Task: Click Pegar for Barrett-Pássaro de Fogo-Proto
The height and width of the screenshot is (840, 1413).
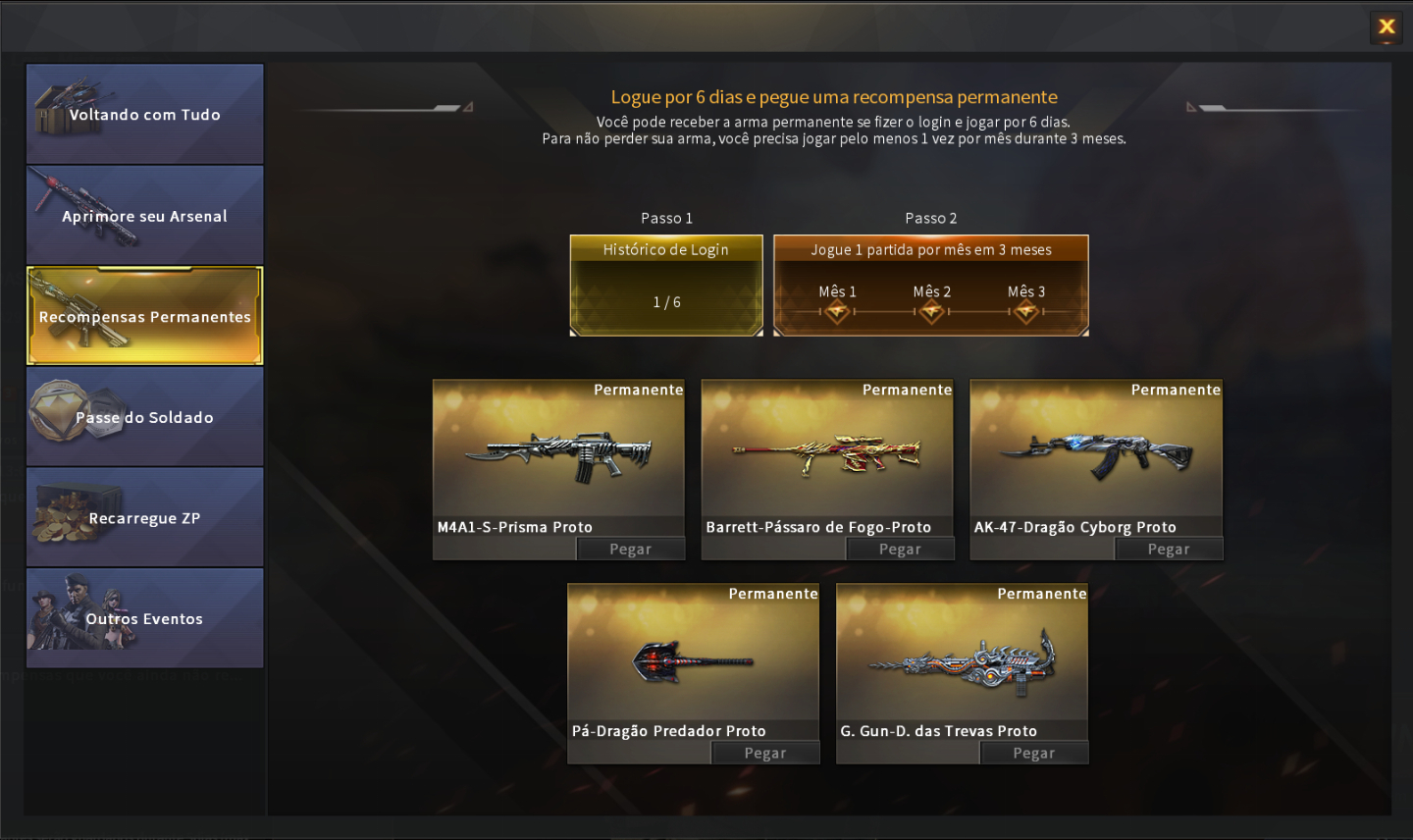Action: [900, 550]
